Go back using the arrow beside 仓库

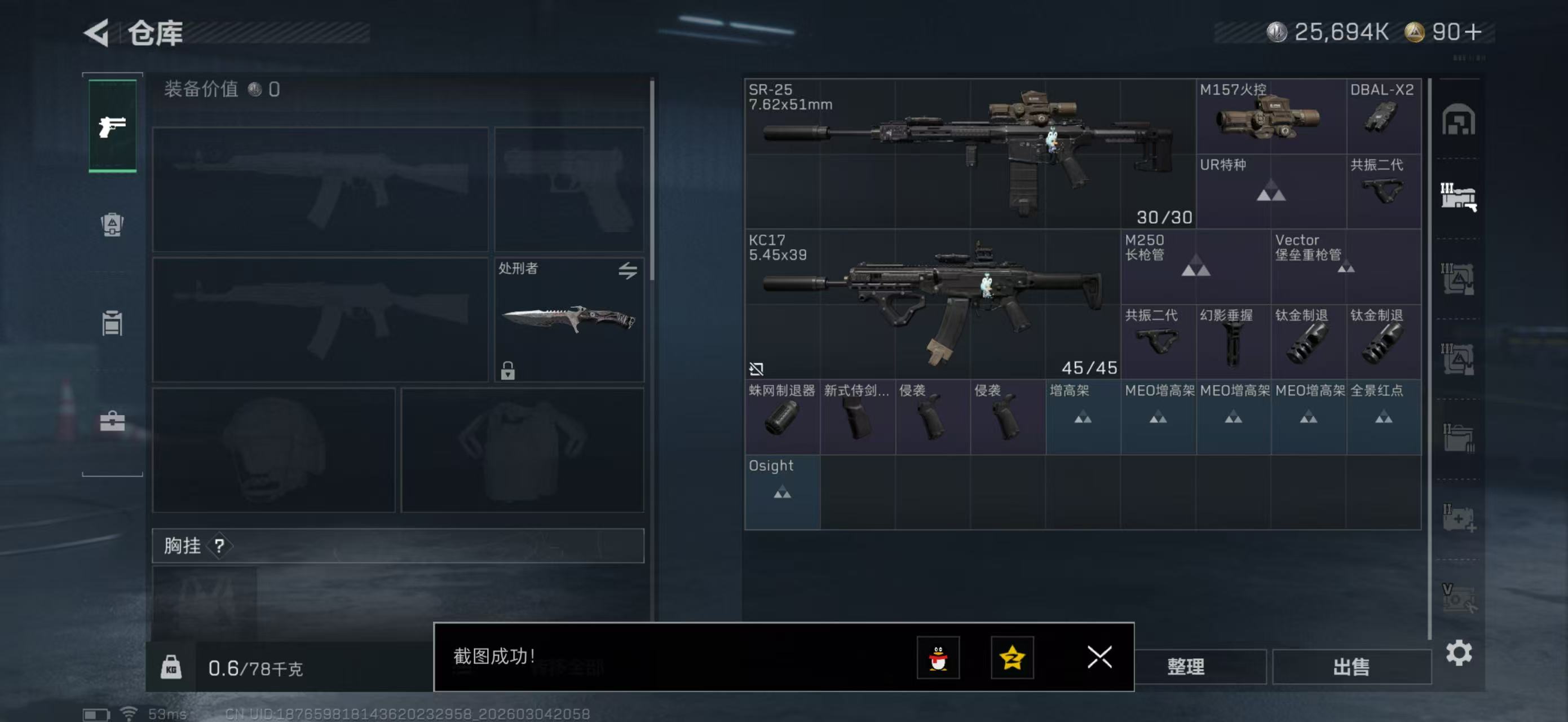tap(97, 32)
